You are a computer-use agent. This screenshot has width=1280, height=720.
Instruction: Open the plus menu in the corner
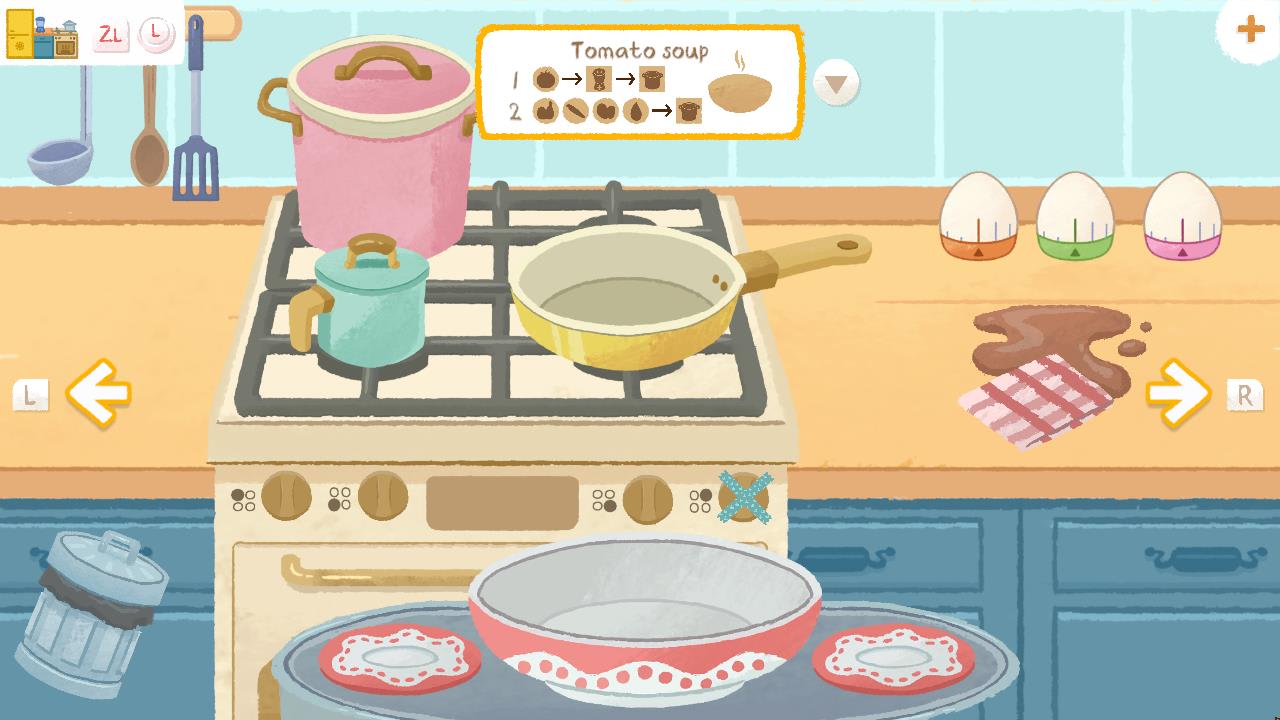point(1249,29)
